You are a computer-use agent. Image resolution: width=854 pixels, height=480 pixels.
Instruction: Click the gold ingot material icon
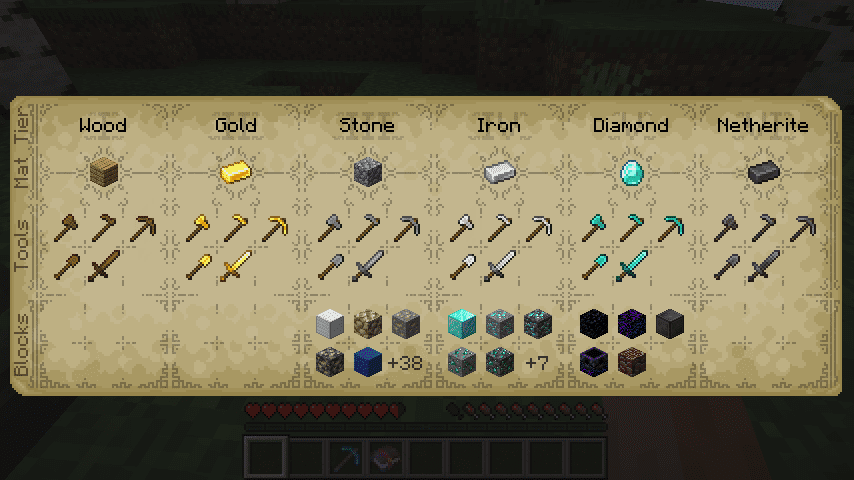click(x=235, y=172)
